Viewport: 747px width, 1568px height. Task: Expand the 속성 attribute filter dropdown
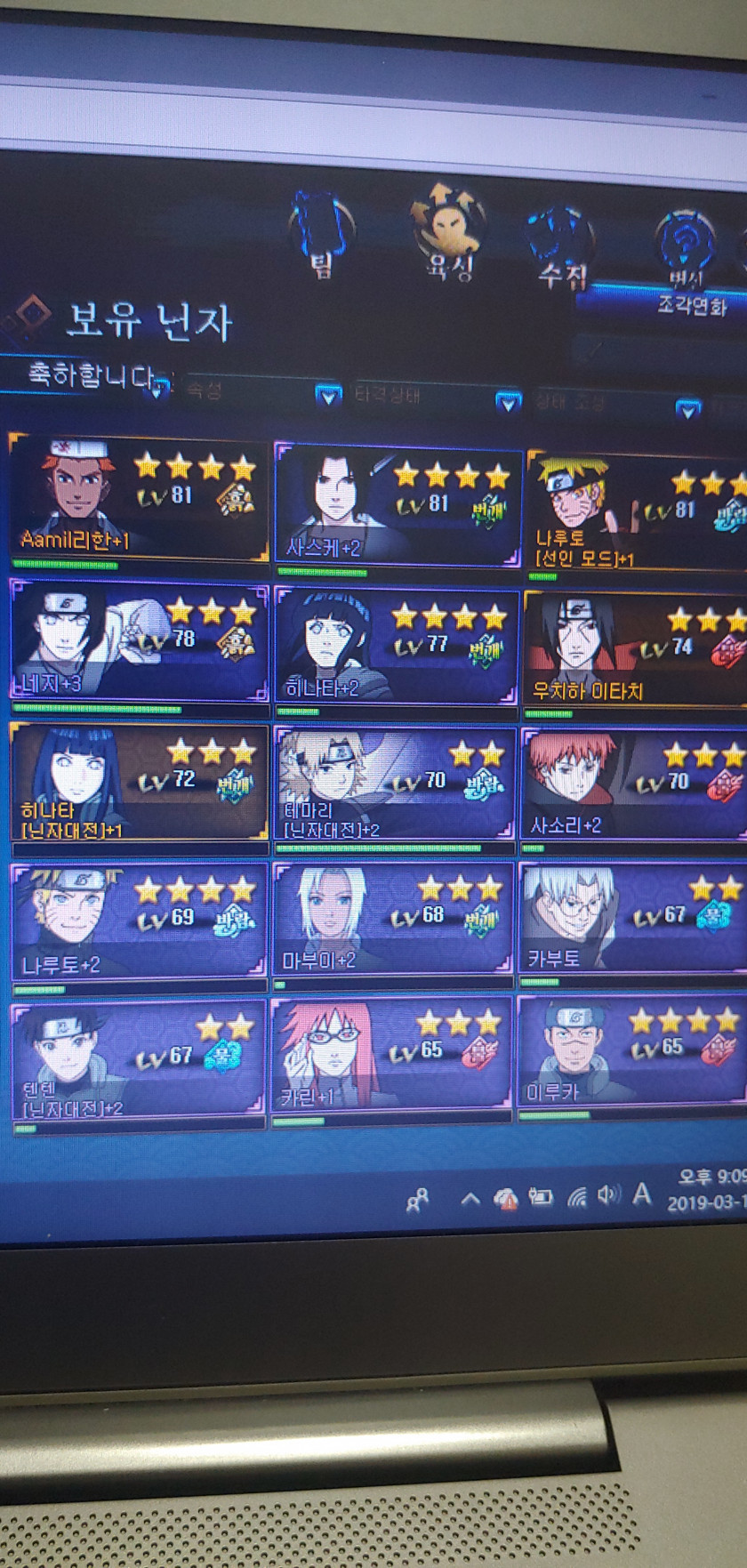point(328,394)
